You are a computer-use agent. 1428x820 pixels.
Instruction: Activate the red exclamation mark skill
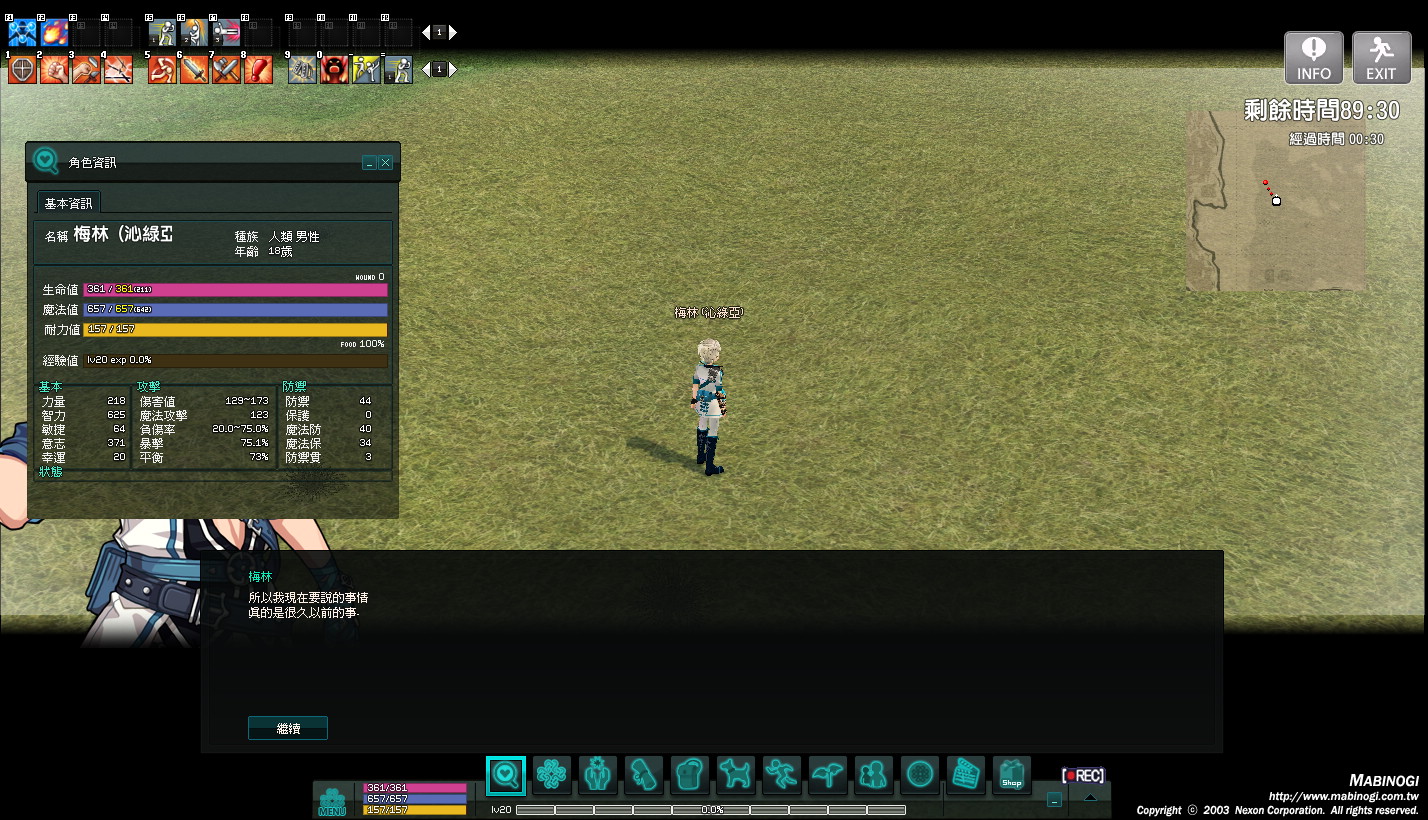coord(258,70)
